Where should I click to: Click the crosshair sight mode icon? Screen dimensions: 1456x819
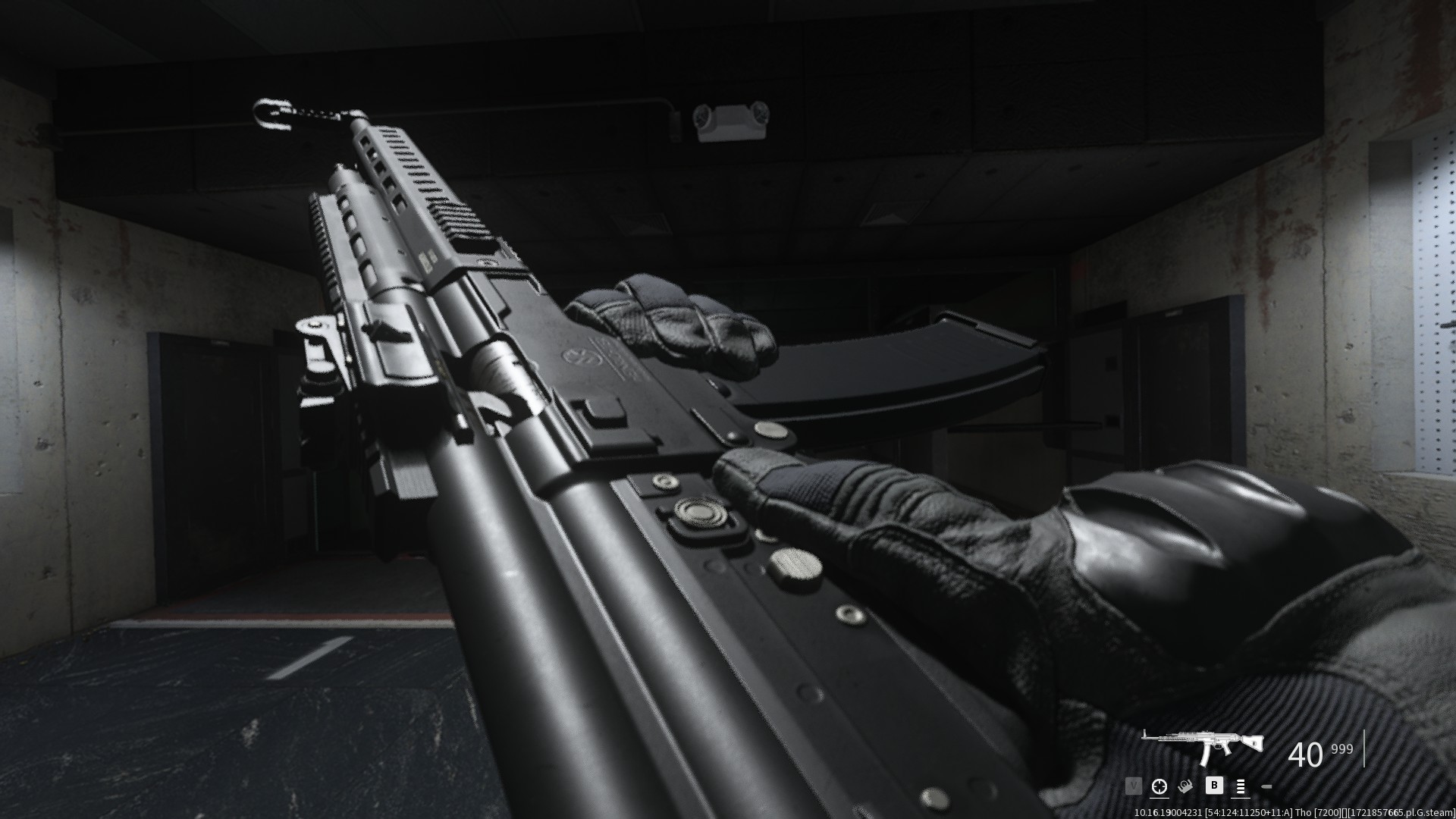[x=1159, y=787]
